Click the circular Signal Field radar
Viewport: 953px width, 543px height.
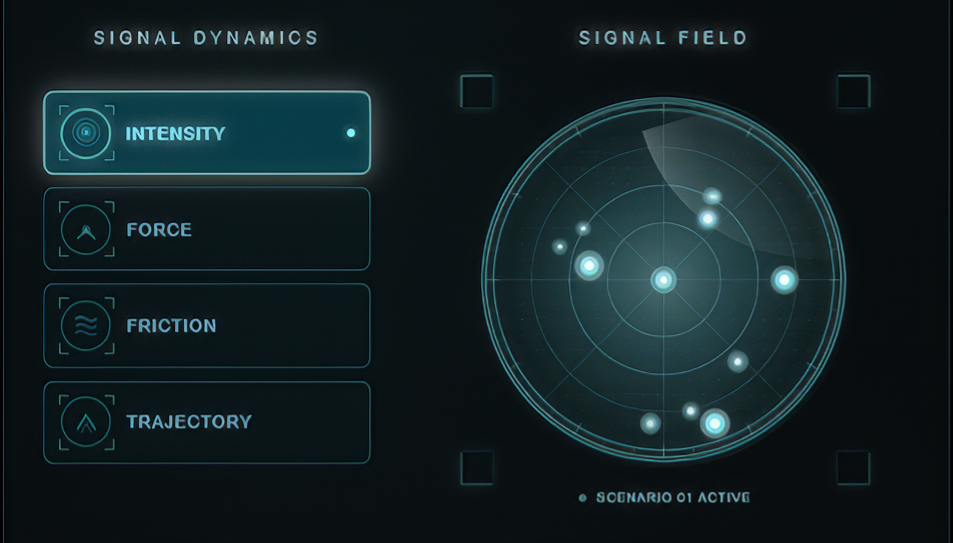coord(664,279)
